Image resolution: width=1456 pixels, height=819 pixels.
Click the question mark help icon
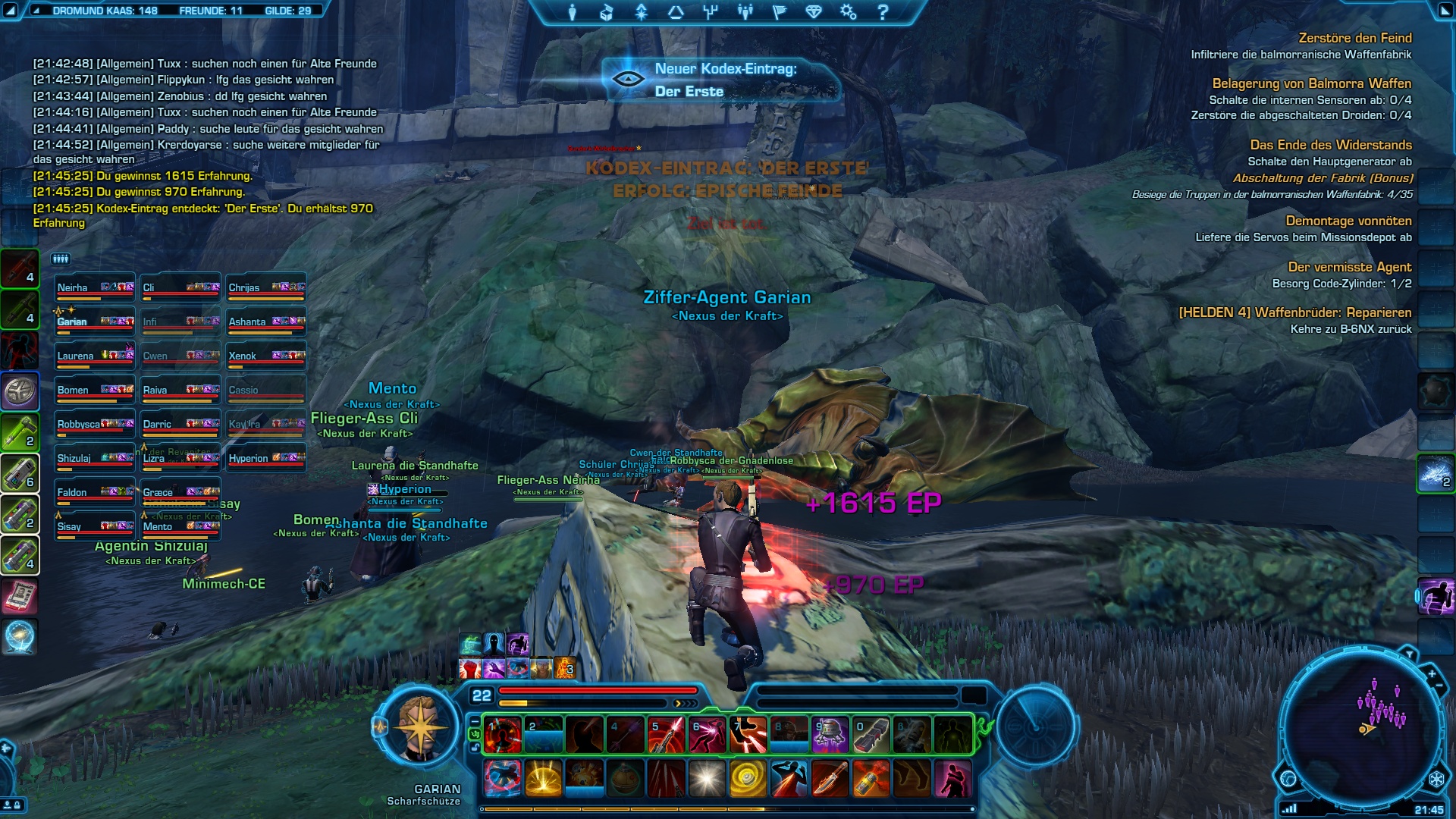tap(883, 12)
